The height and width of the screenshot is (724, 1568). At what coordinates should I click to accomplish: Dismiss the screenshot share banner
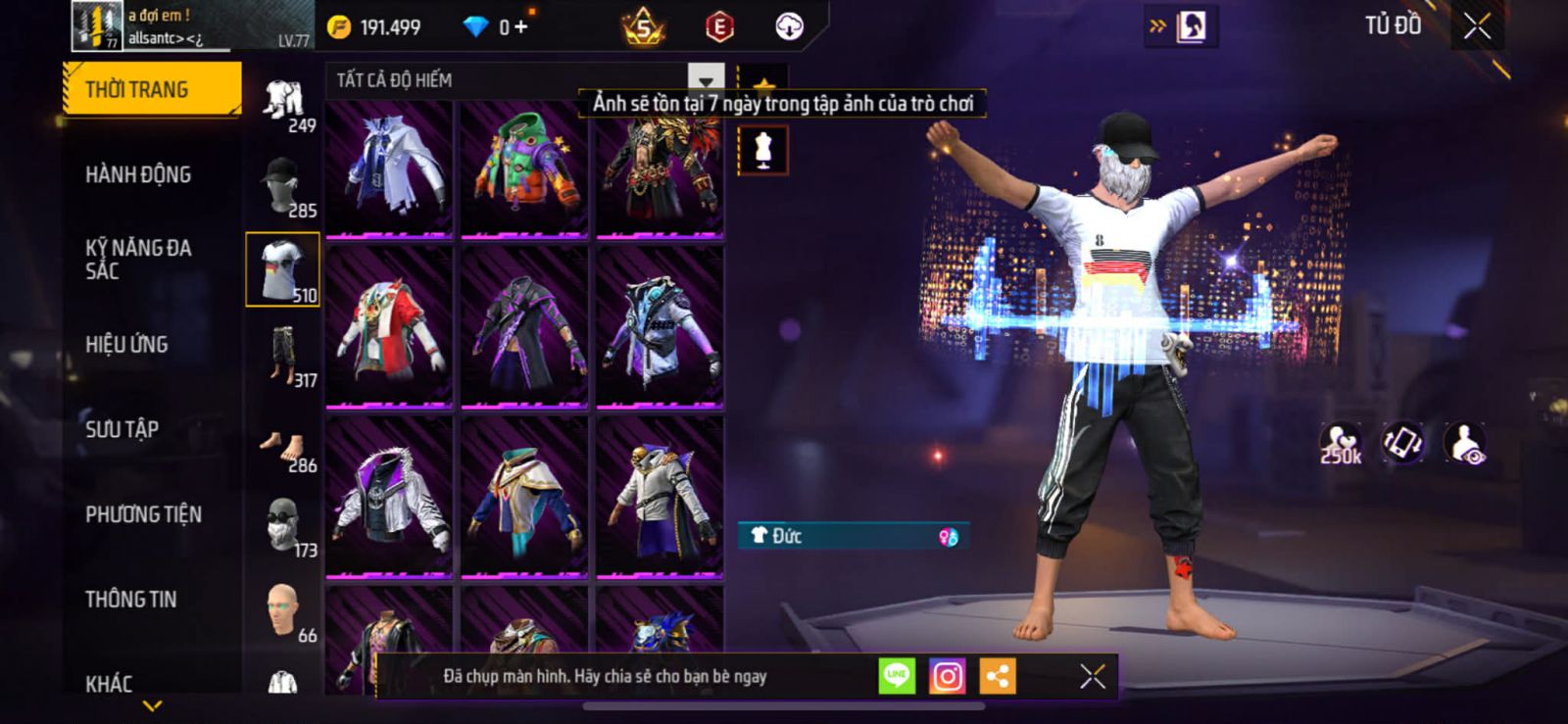click(x=1092, y=676)
